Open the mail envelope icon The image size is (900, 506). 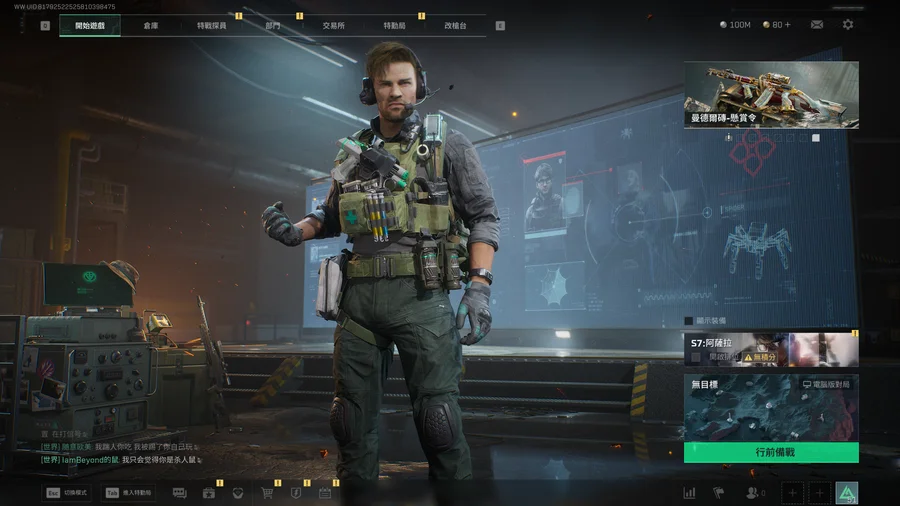tap(817, 24)
